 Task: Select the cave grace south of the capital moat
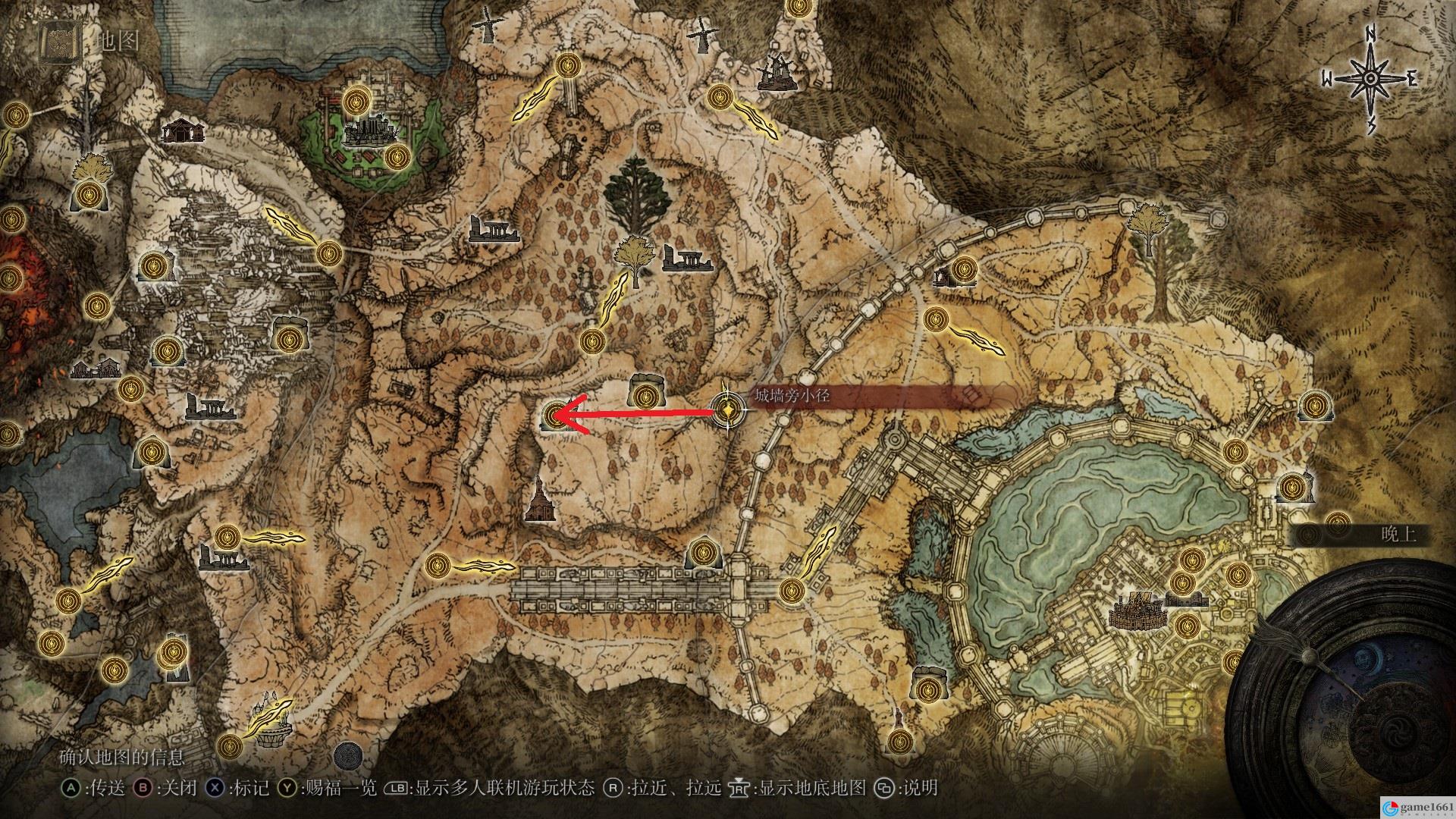tap(928, 689)
